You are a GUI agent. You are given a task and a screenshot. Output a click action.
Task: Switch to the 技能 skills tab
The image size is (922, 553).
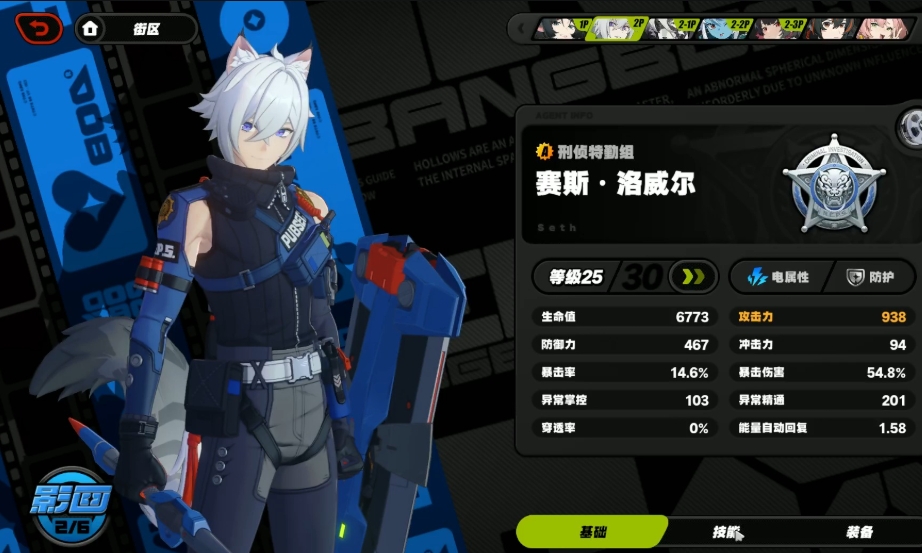coord(727,533)
